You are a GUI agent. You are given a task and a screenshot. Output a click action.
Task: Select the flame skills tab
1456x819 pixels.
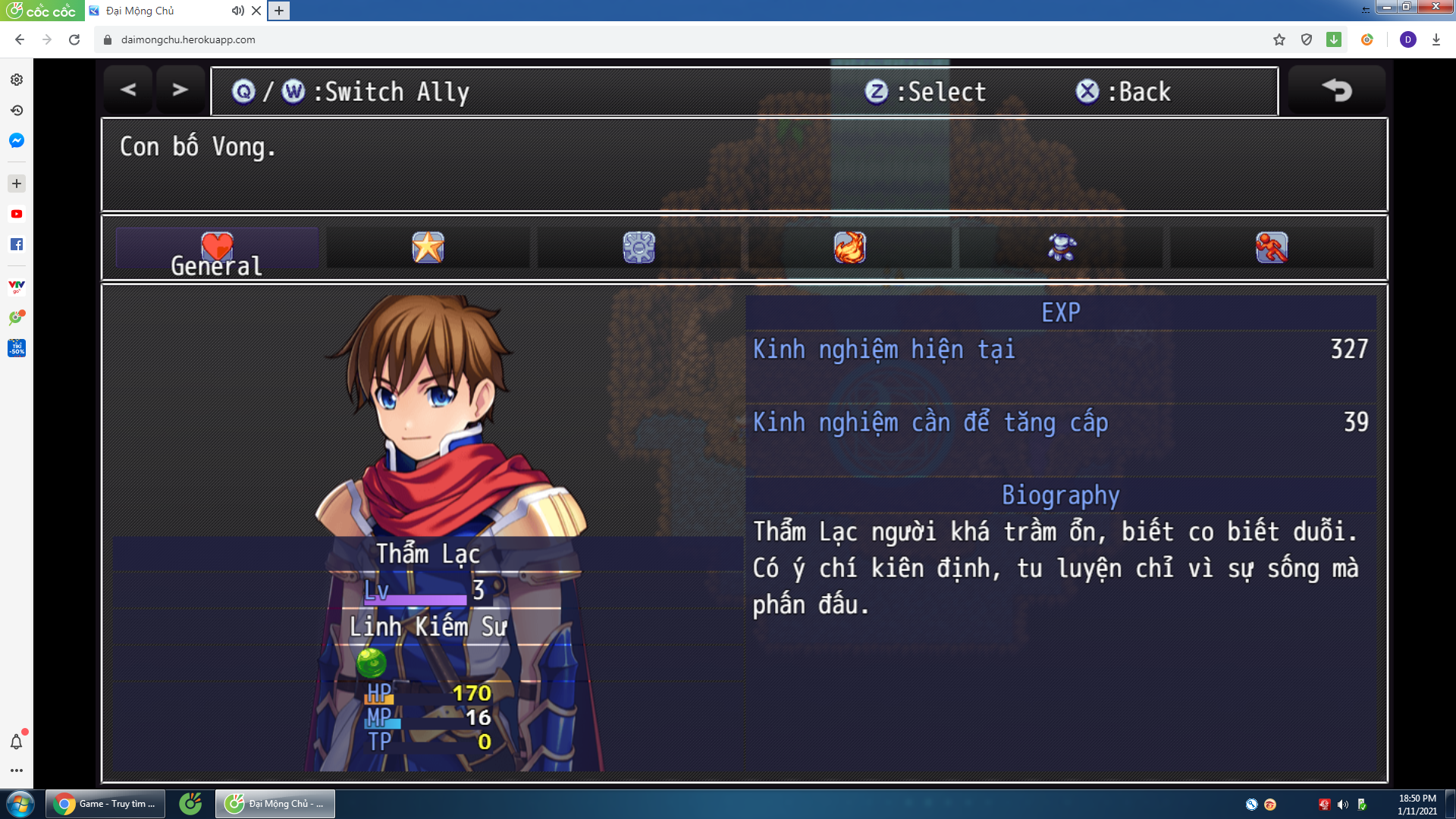(x=850, y=246)
